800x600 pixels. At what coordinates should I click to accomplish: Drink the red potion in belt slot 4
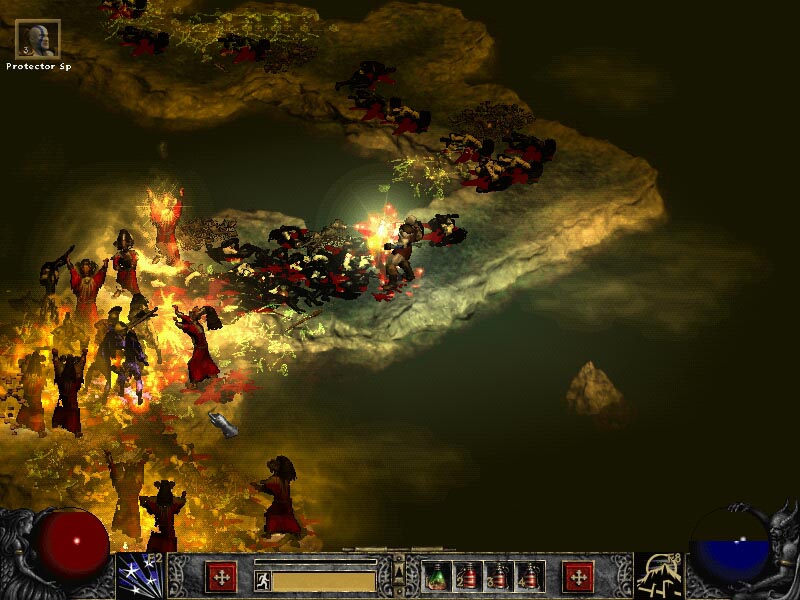(x=525, y=576)
